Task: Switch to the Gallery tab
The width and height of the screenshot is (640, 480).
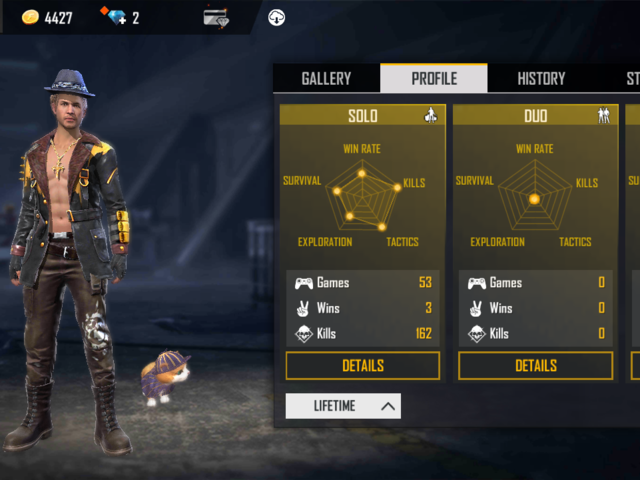Action: click(326, 79)
